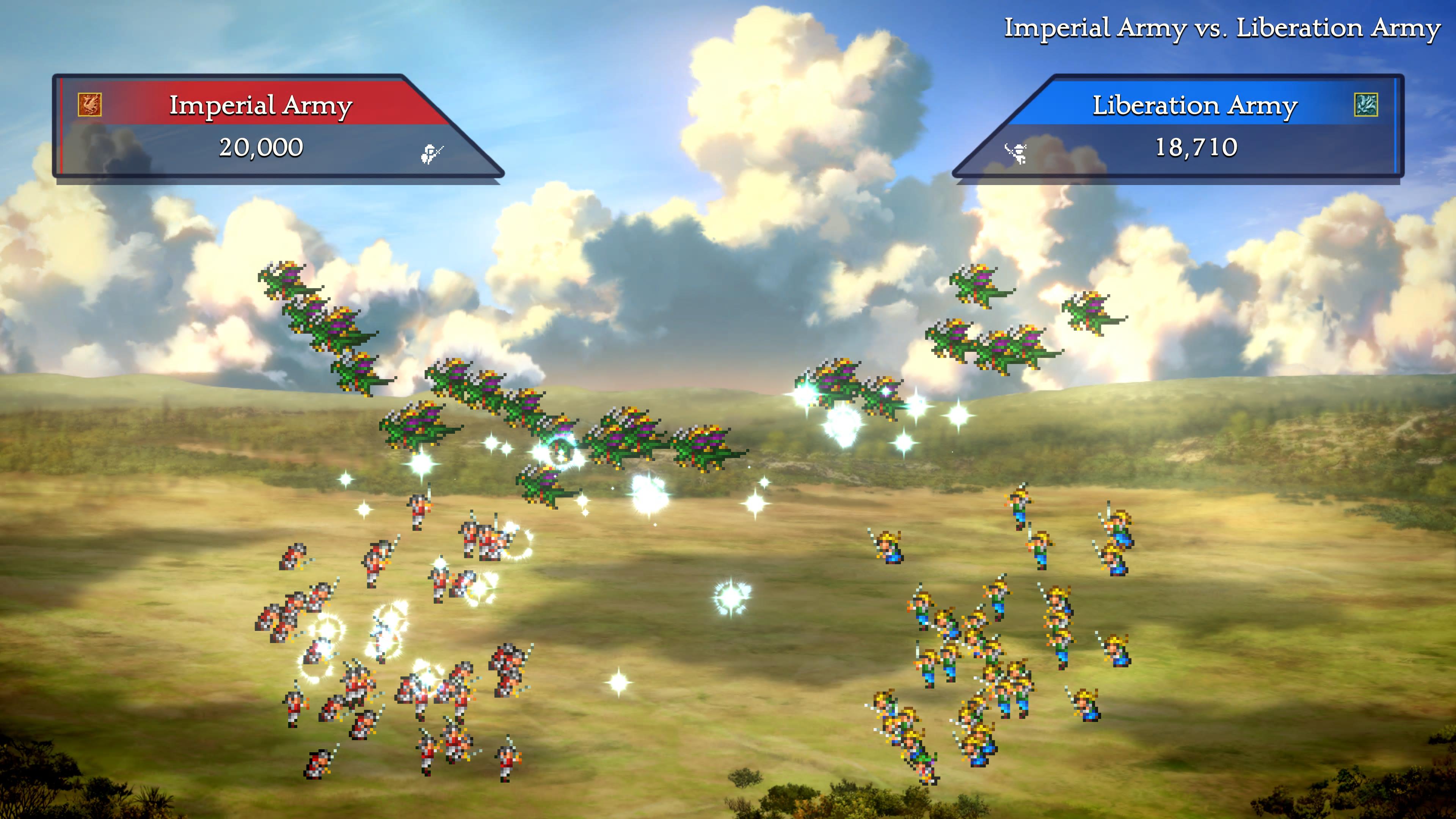This screenshot has width=1456, height=819.
Task: Choose the red Imperial Army banner
Action: (260, 105)
